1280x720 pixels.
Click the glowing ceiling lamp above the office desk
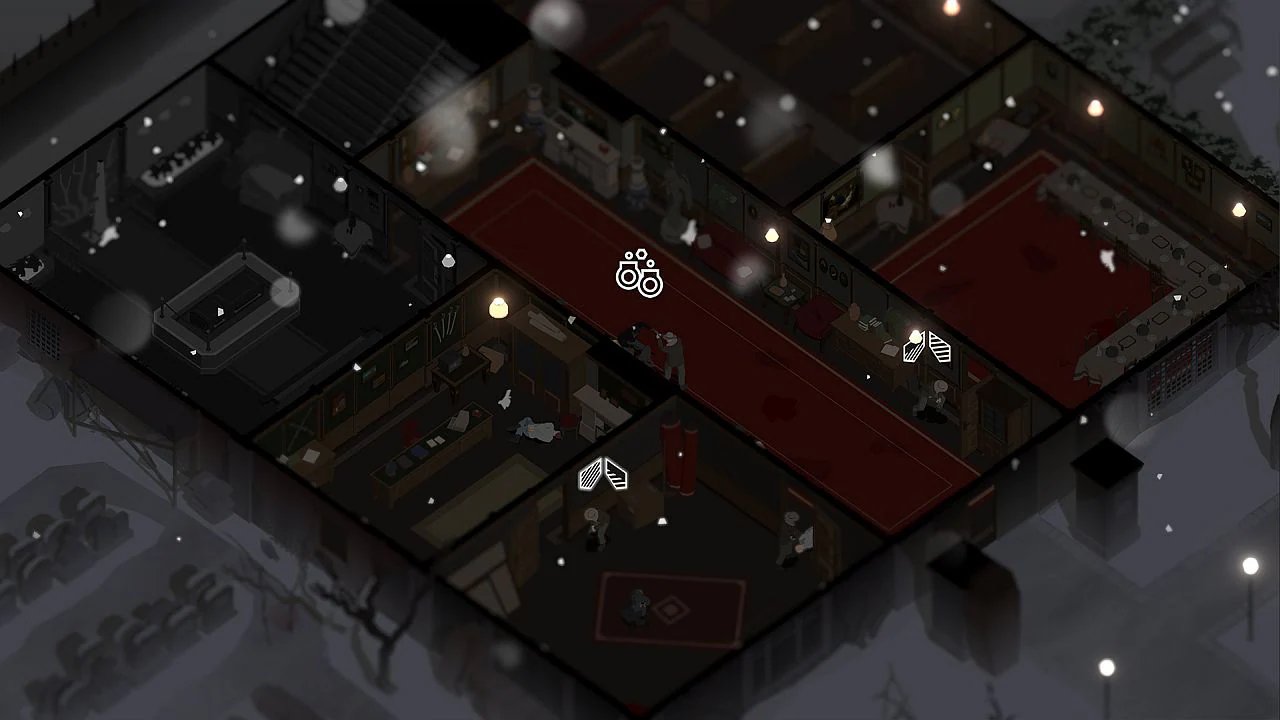click(497, 306)
